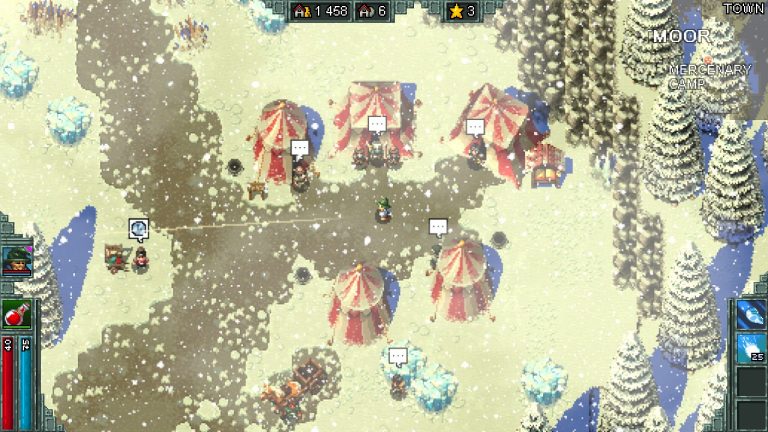This screenshot has width=768, height=432.
Task: Activate the ice shard ability
Action: pyautogui.click(x=751, y=313)
